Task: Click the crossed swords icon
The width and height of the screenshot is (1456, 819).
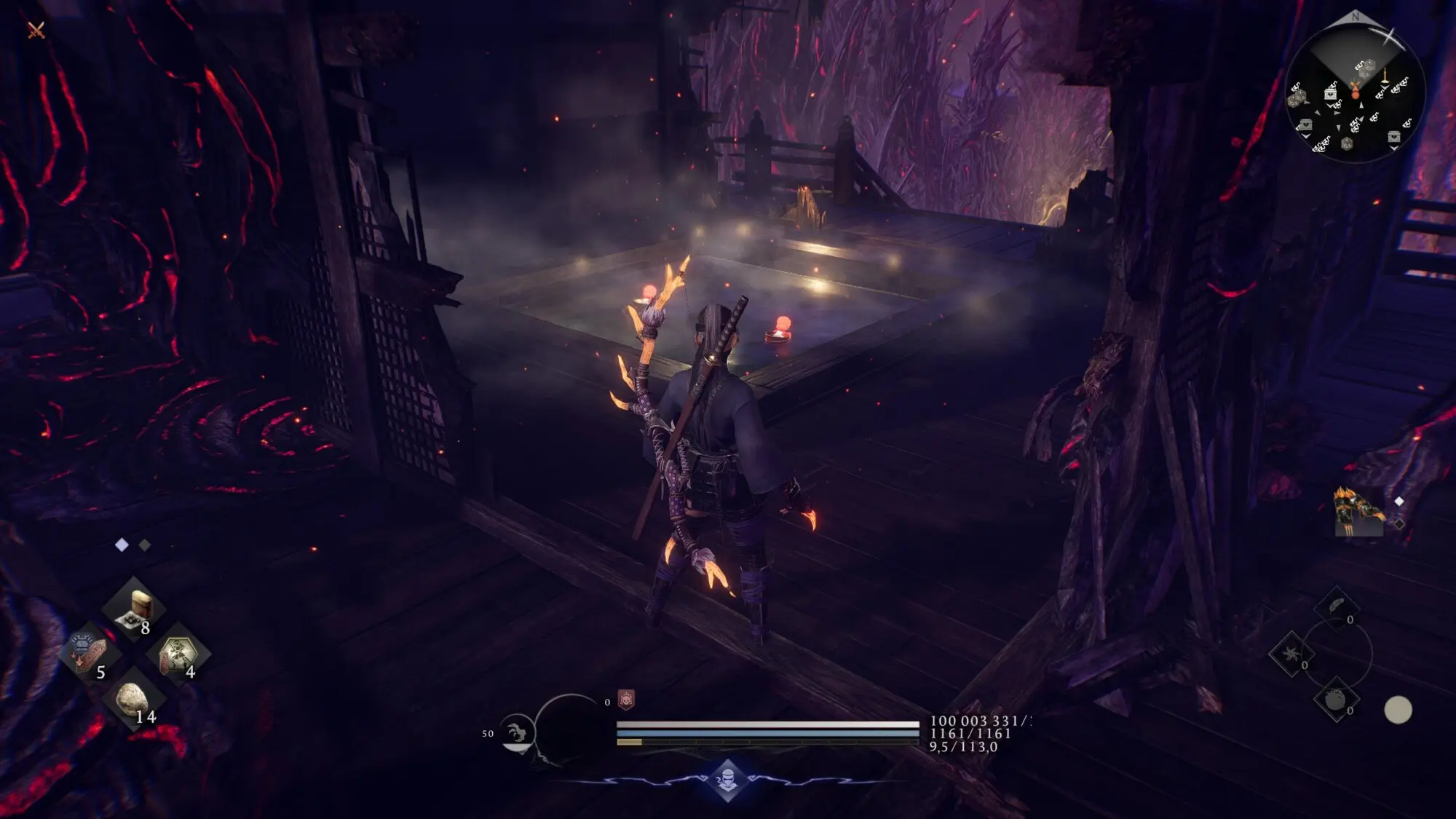Action: coord(36,30)
